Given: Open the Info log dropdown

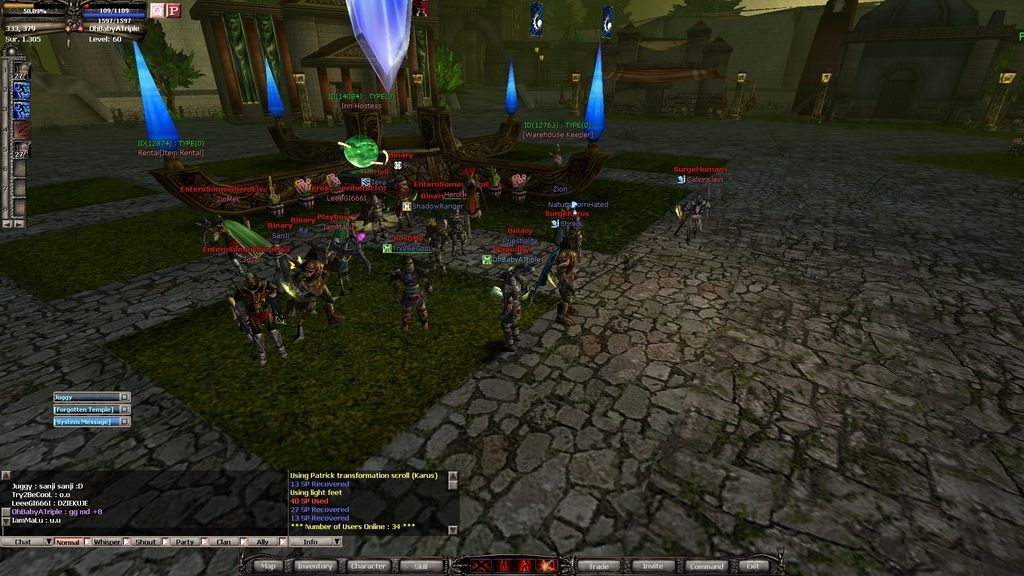Looking at the screenshot, I should [x=336, y=542].
